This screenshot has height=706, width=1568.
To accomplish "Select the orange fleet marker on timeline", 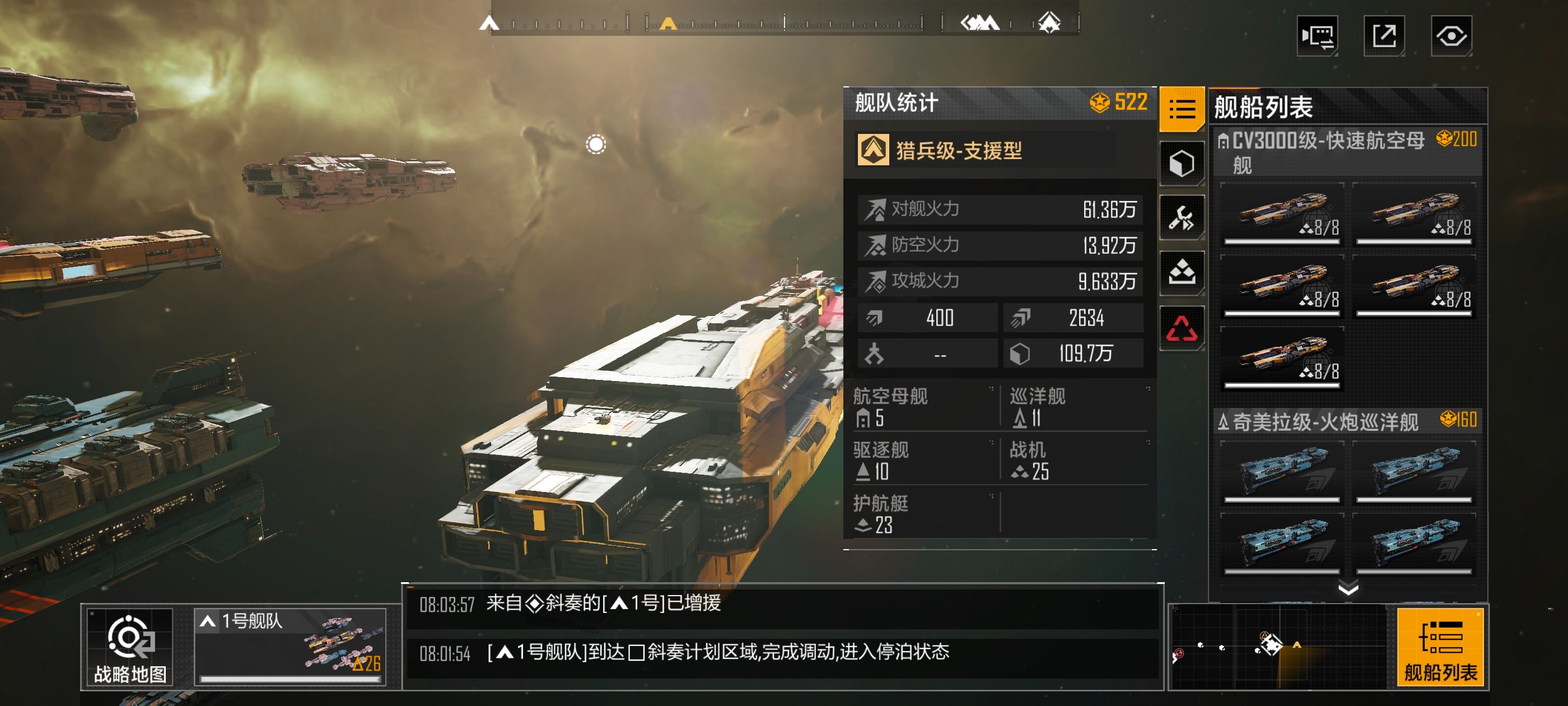I will point(668,24).
